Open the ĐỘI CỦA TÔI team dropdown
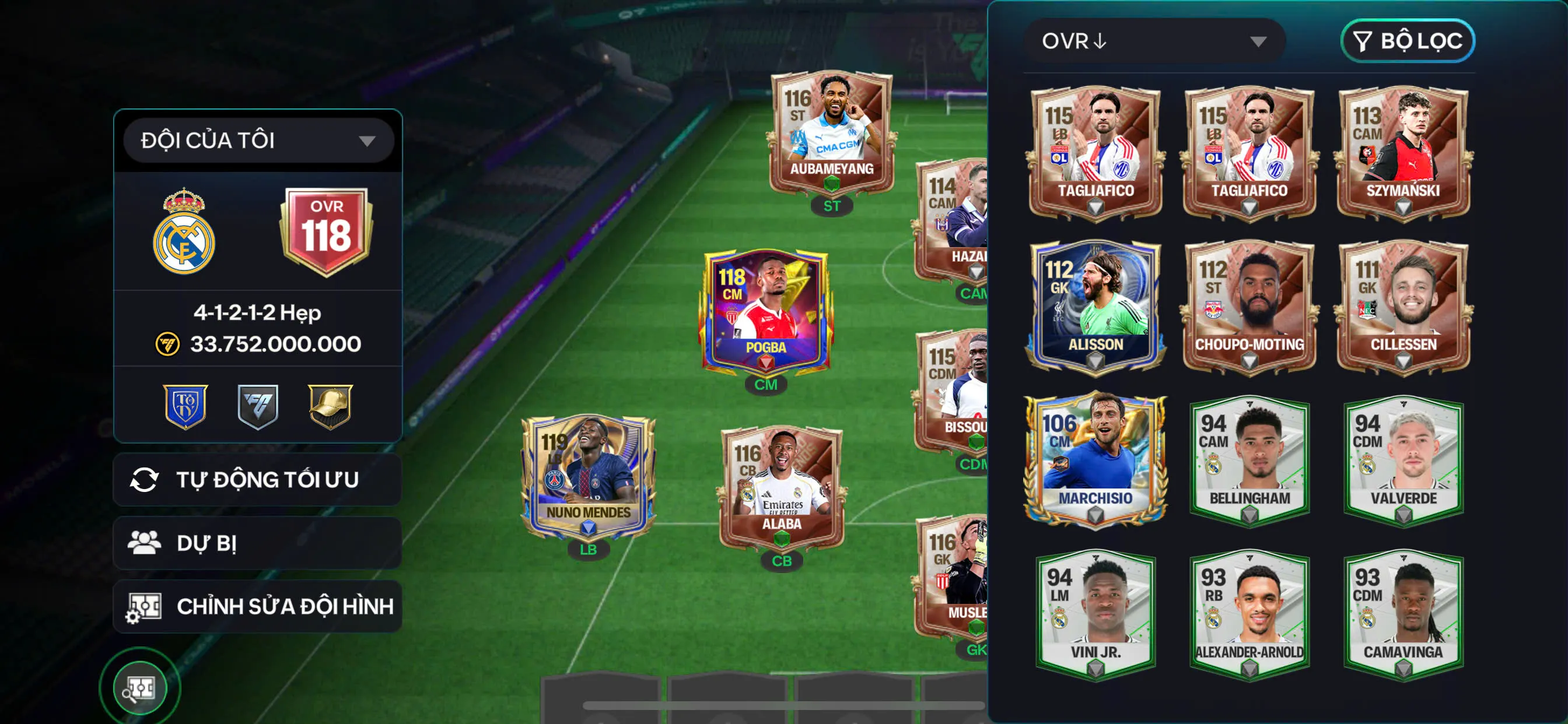The width and height of the screenshot is (1568, 724). (x=258, y=140)
